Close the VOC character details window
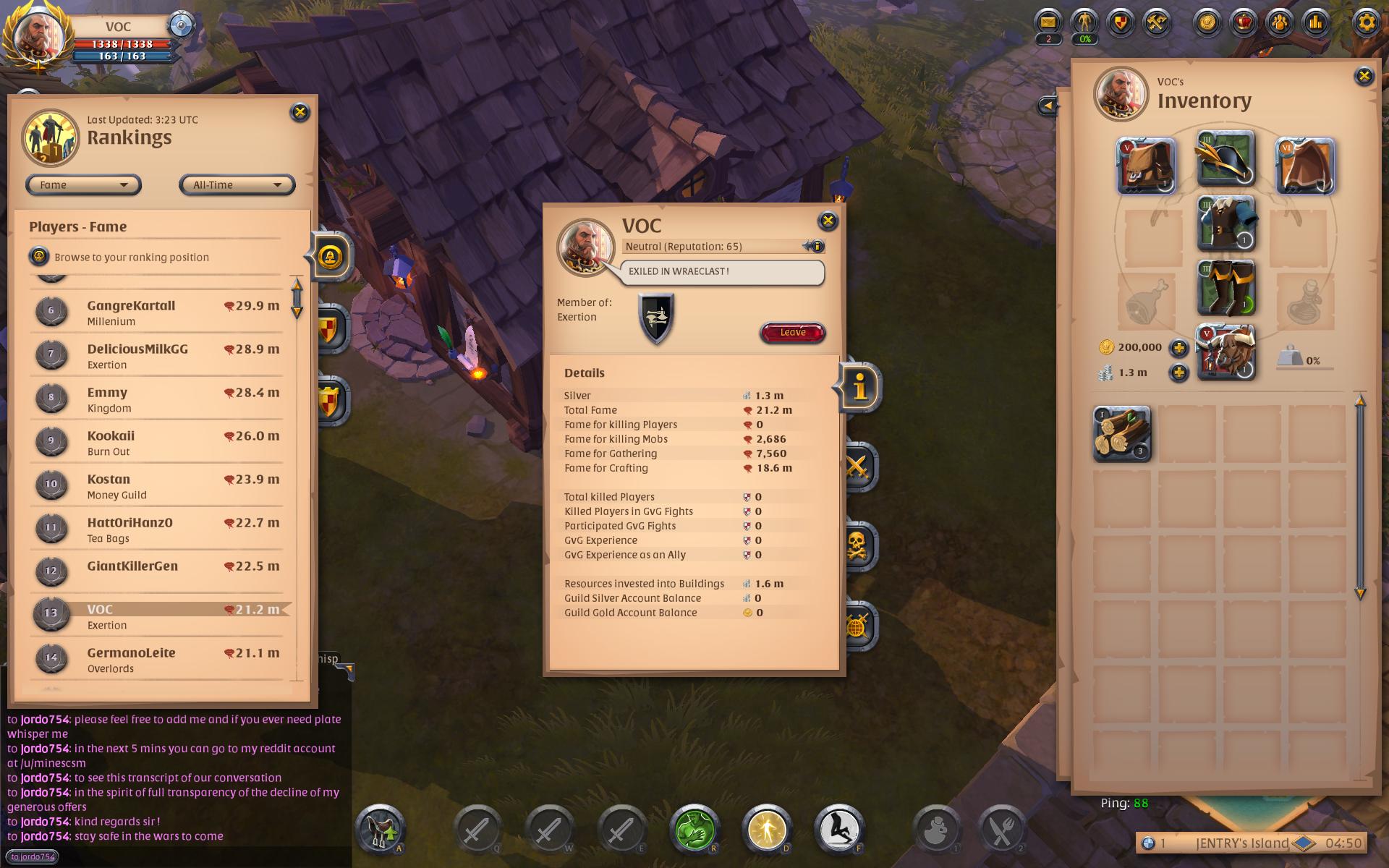Image resolution: width=1389 pixels, height=868 pixels. (828, 221)
